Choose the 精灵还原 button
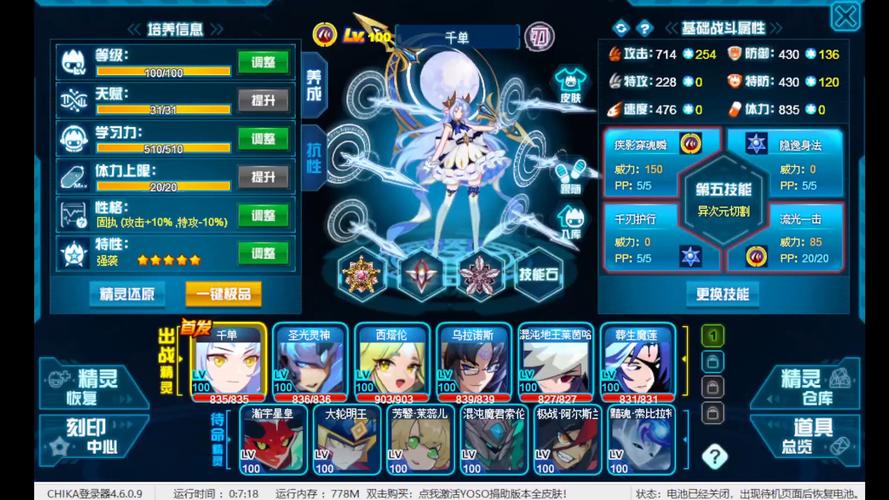 pyautogui.click(x=127, y=293)
